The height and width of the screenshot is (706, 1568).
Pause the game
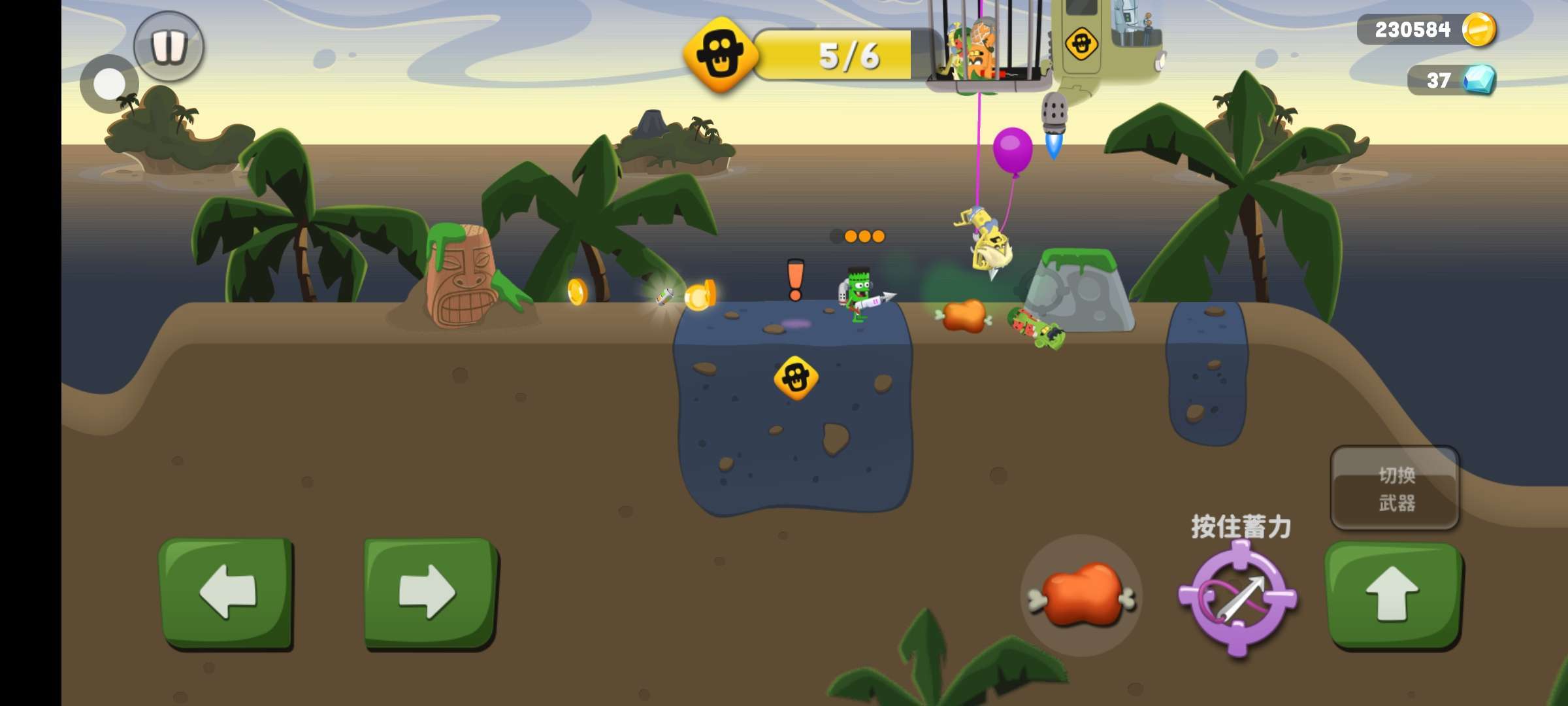pos(169,46)
